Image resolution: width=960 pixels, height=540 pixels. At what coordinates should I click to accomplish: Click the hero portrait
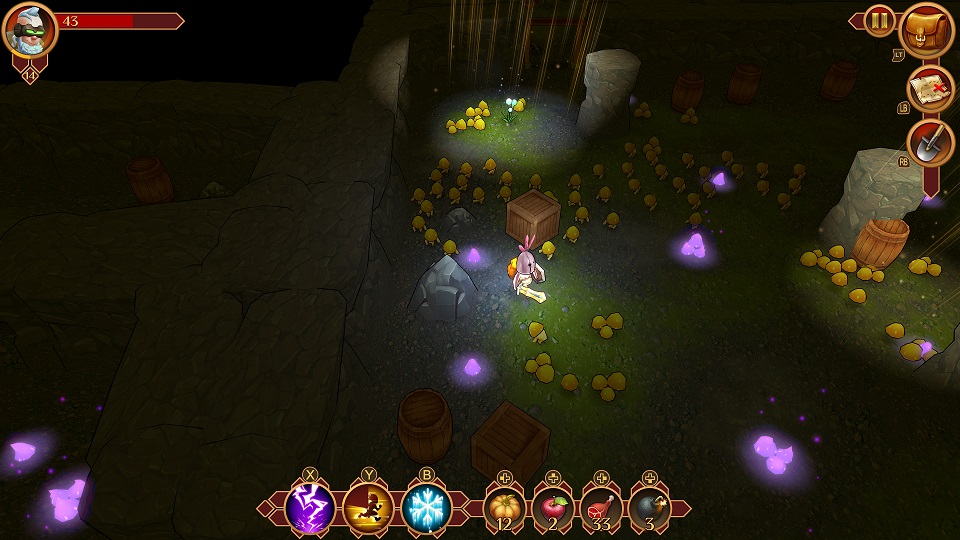[30, 30]
